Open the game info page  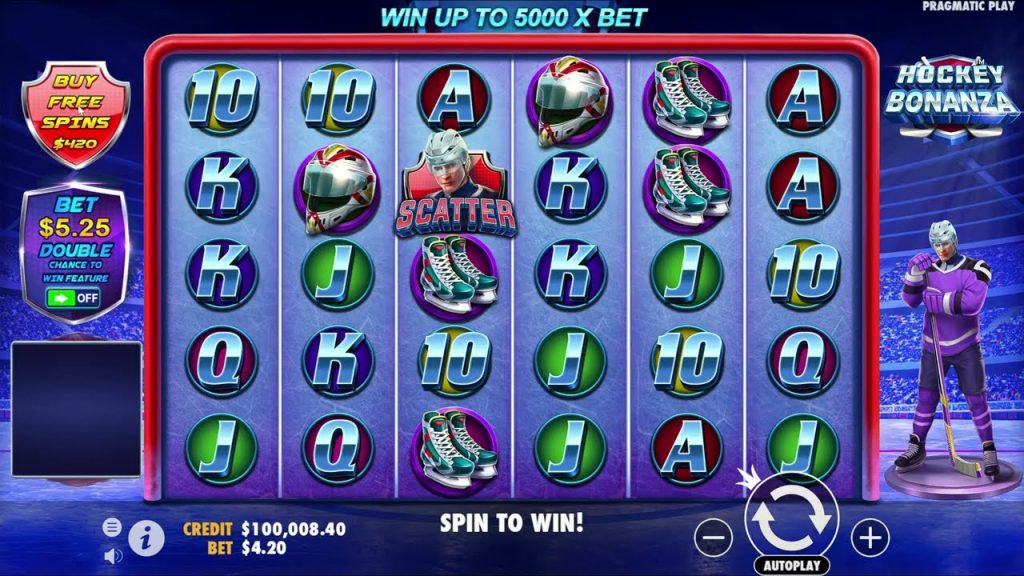click(x=146, y=538)
